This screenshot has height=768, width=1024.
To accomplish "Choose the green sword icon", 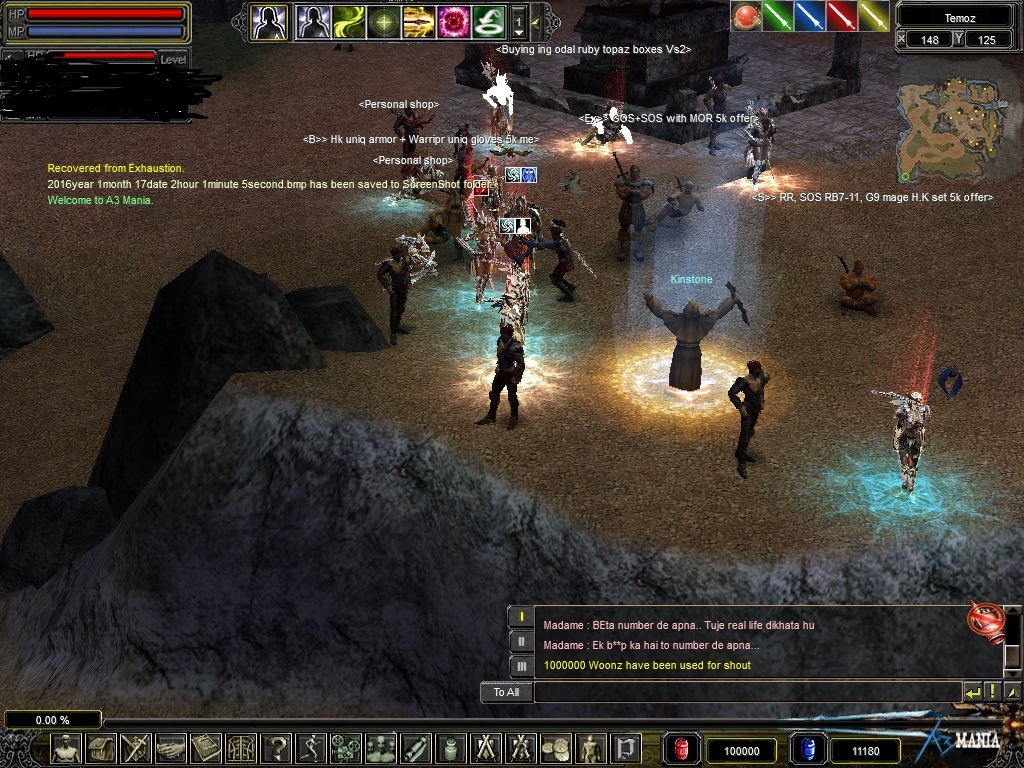I will click(778, 16).
